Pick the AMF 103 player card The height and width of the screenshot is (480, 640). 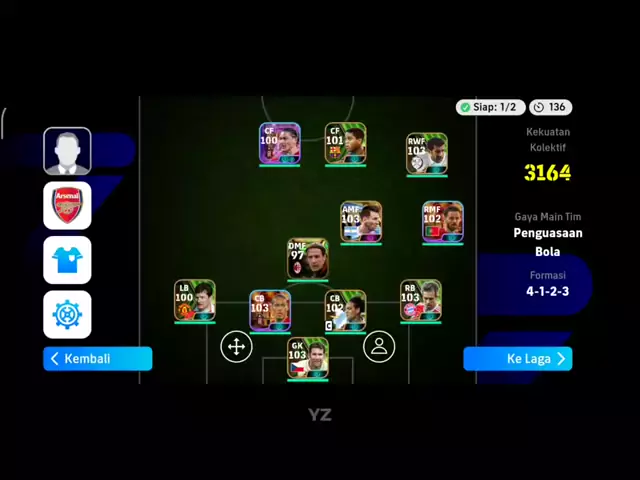point(361,222)
